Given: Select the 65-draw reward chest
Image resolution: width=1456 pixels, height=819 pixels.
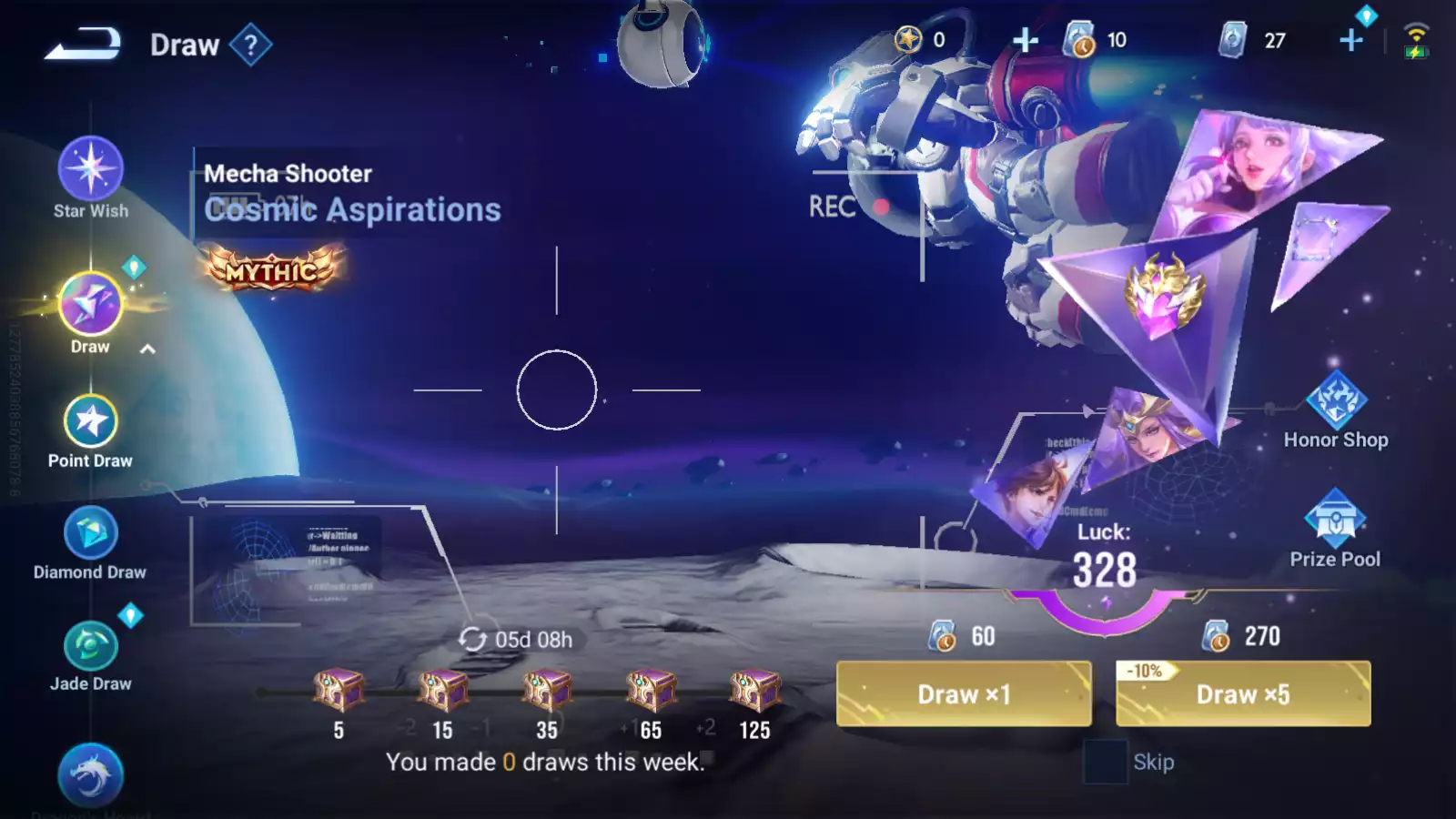Looking at the screenshot, I should [651, 691].
